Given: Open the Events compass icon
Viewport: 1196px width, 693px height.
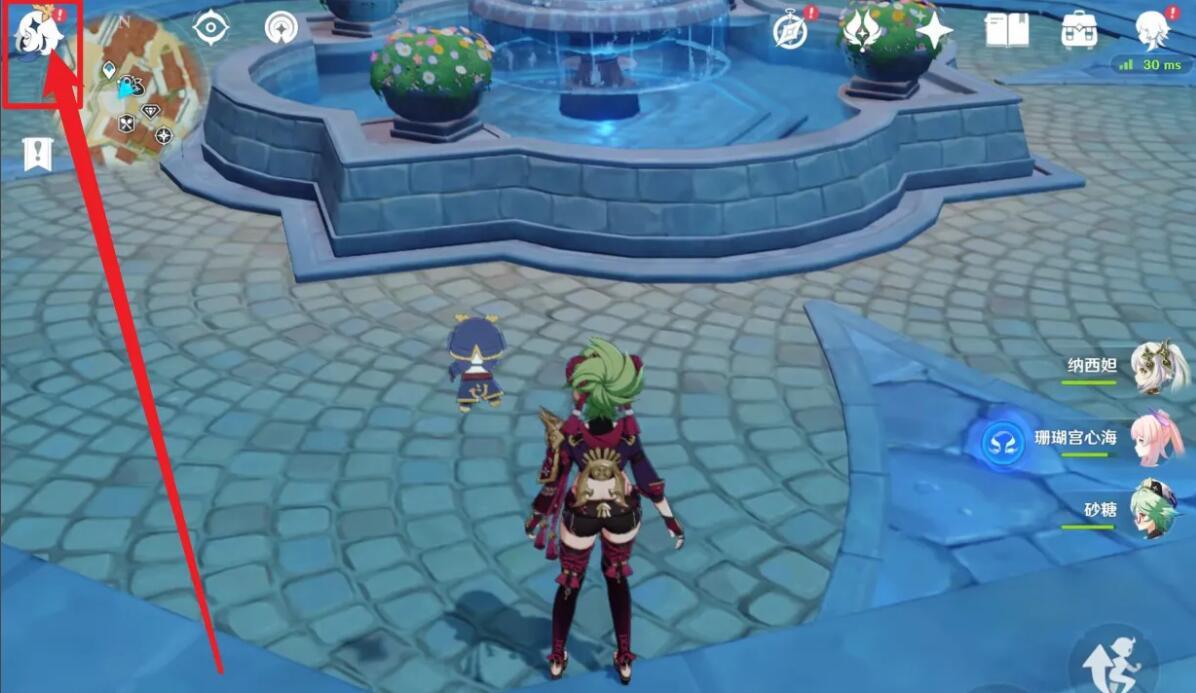Looking at the screenshot, I should 790,31.
